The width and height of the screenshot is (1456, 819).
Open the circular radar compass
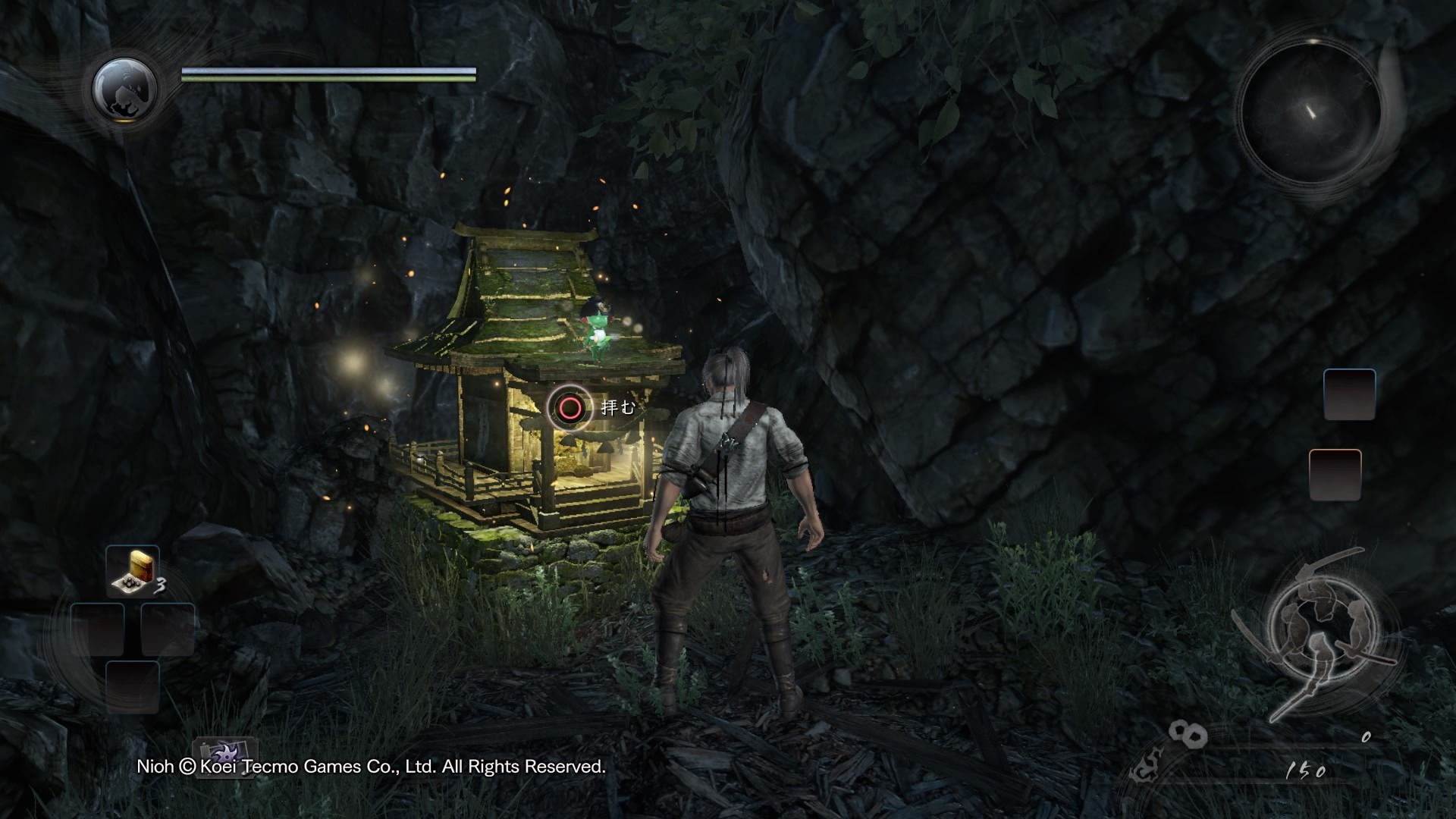click(1310, 115)
